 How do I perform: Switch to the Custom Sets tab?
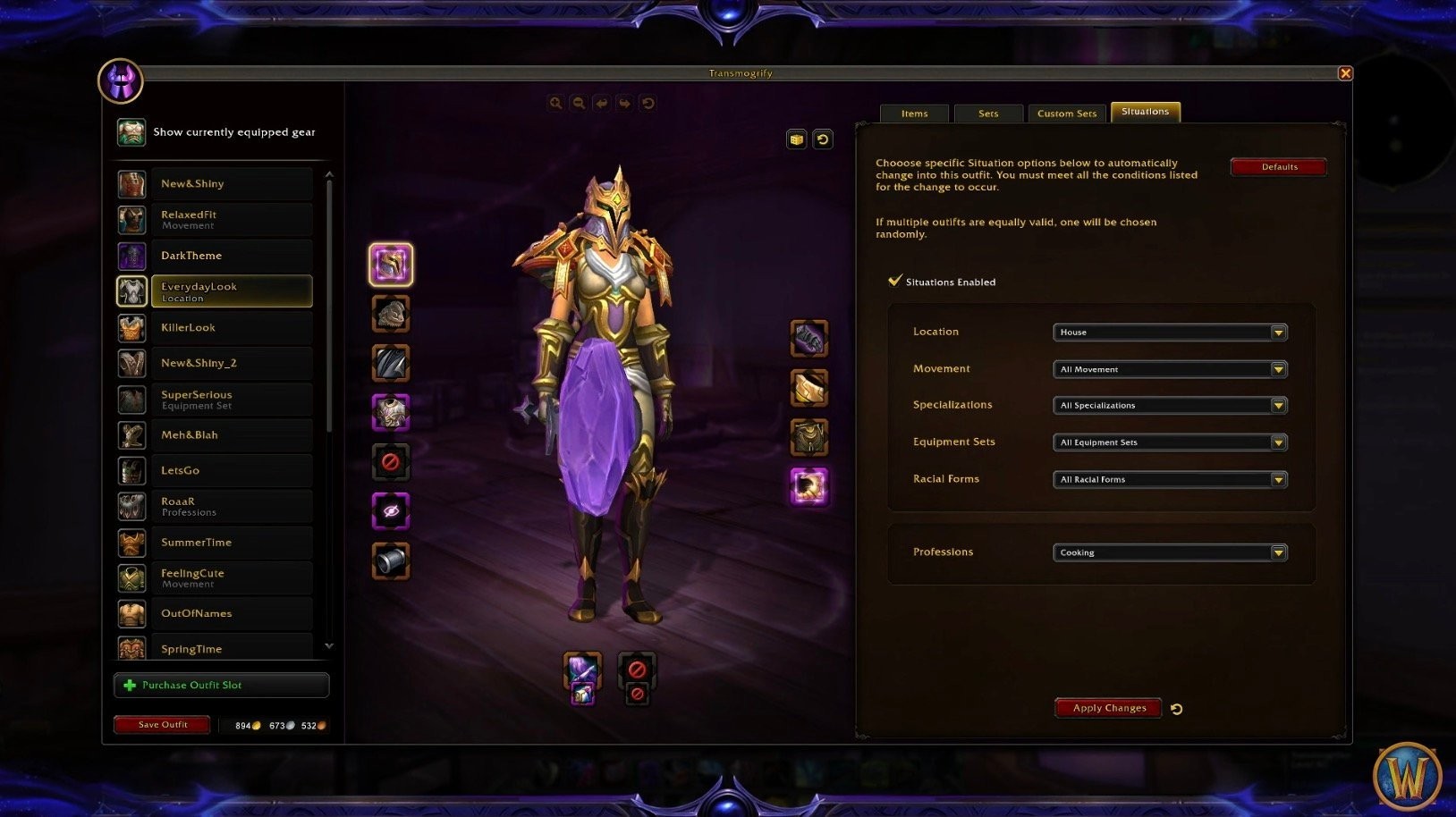point(1066,114)
